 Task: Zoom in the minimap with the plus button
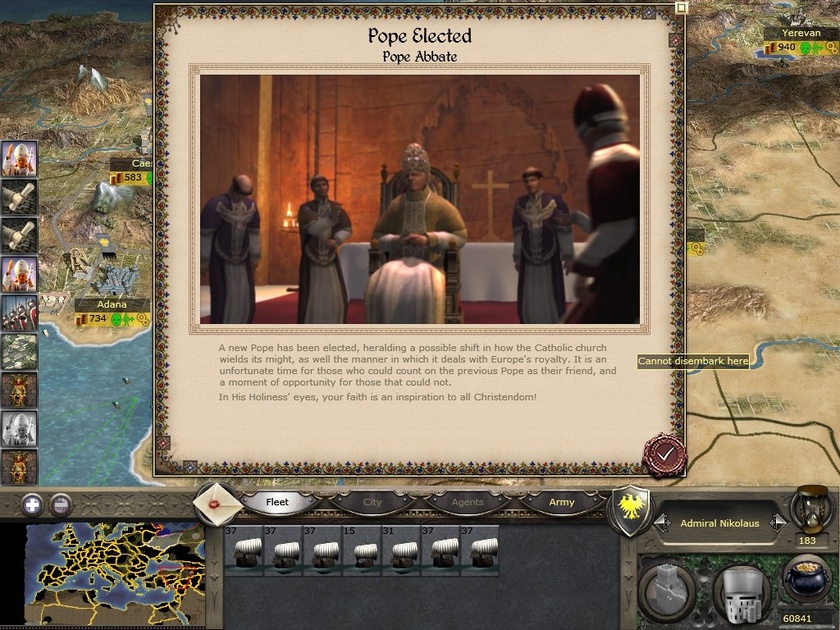pyautogui.click(x=32, y=504)
